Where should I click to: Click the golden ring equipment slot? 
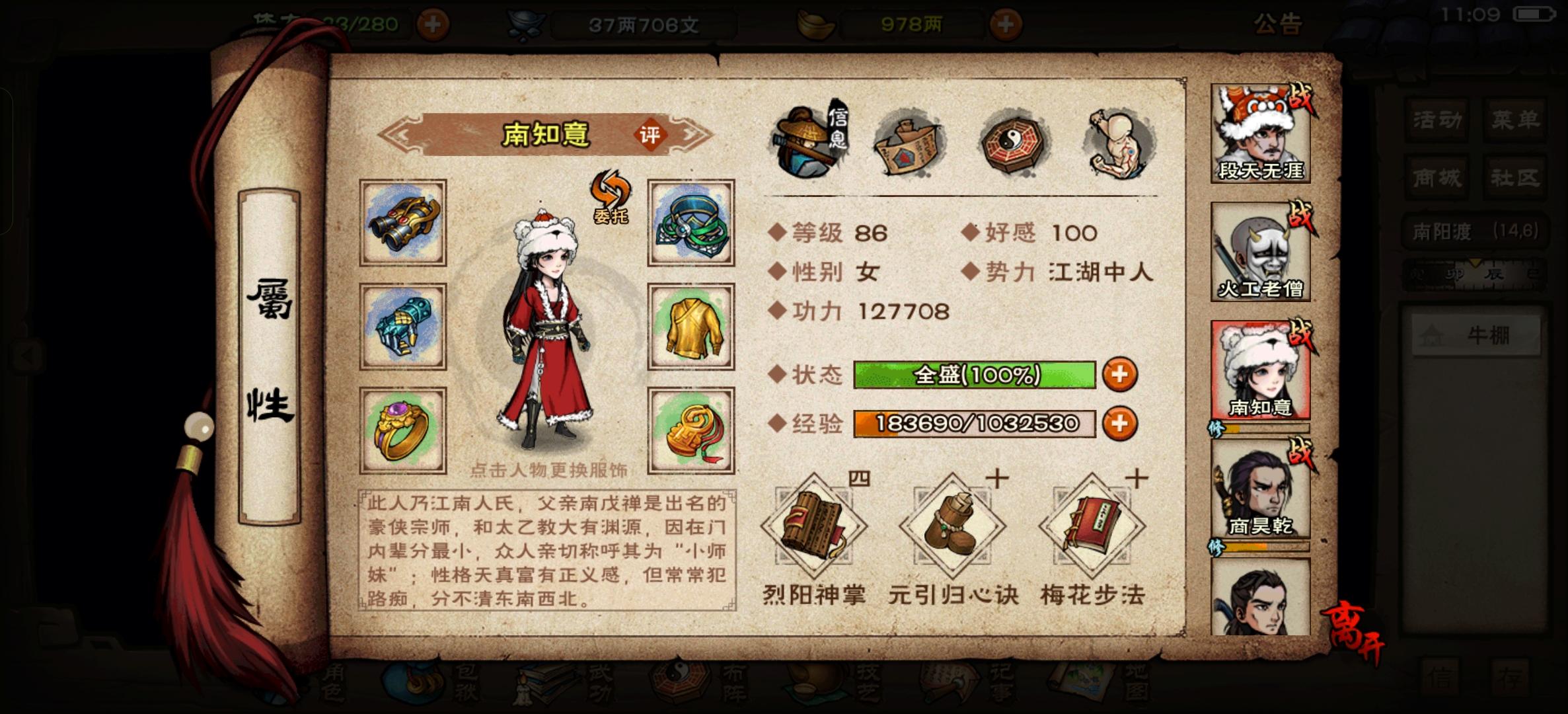(402, 430)
